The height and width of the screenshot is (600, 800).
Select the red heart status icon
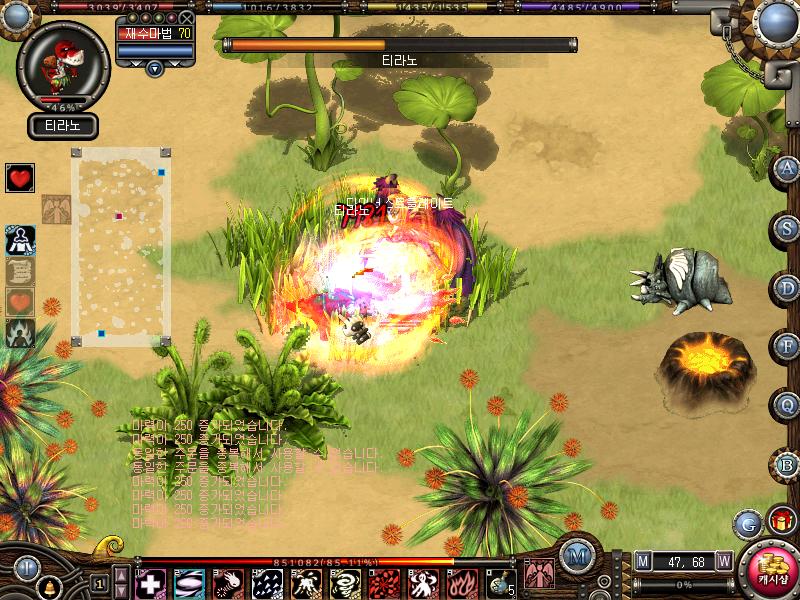(20, 178)
